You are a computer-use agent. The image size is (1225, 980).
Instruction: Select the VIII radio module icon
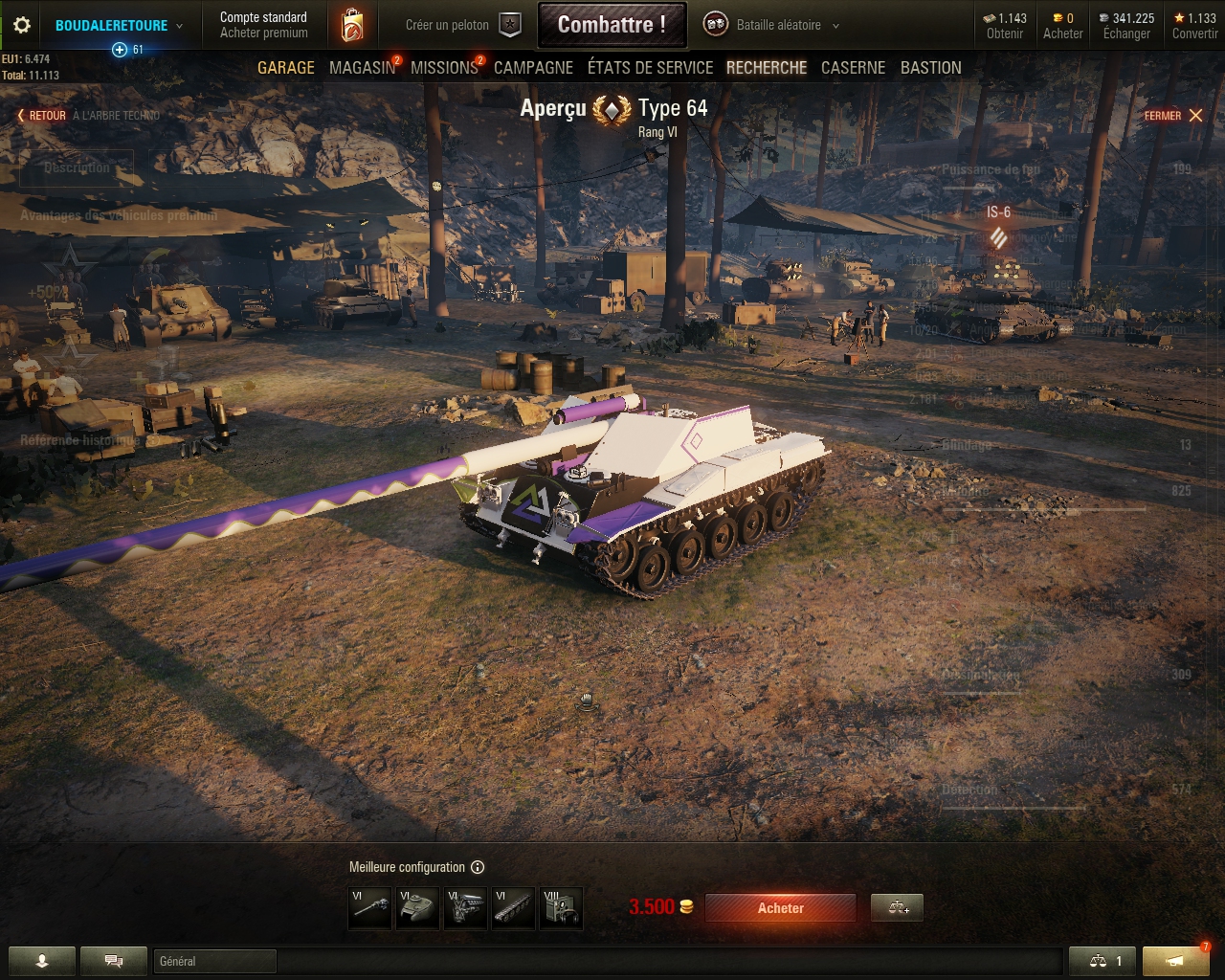click(x=561, y=907)
